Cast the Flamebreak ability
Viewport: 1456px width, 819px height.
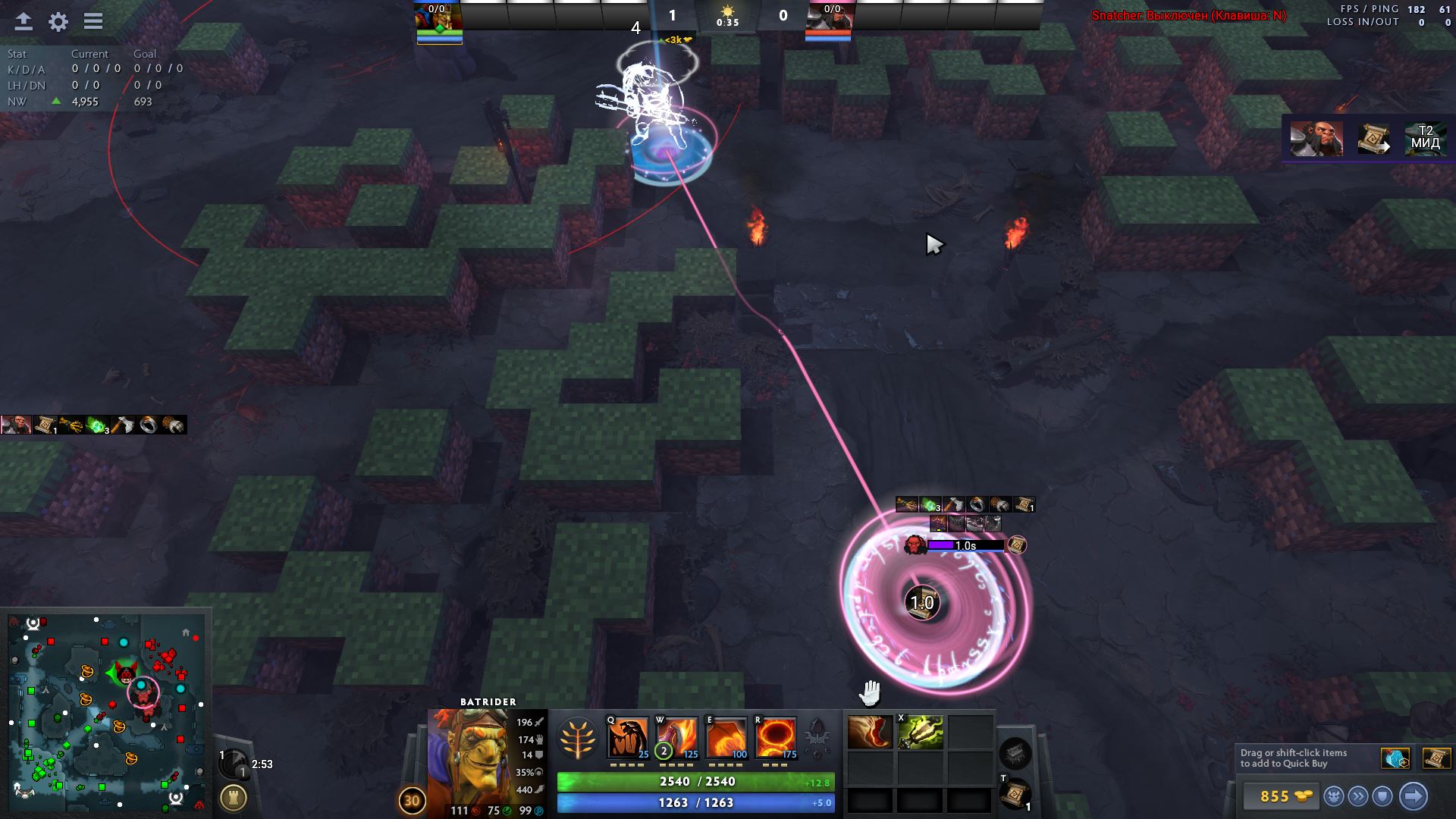676,736
